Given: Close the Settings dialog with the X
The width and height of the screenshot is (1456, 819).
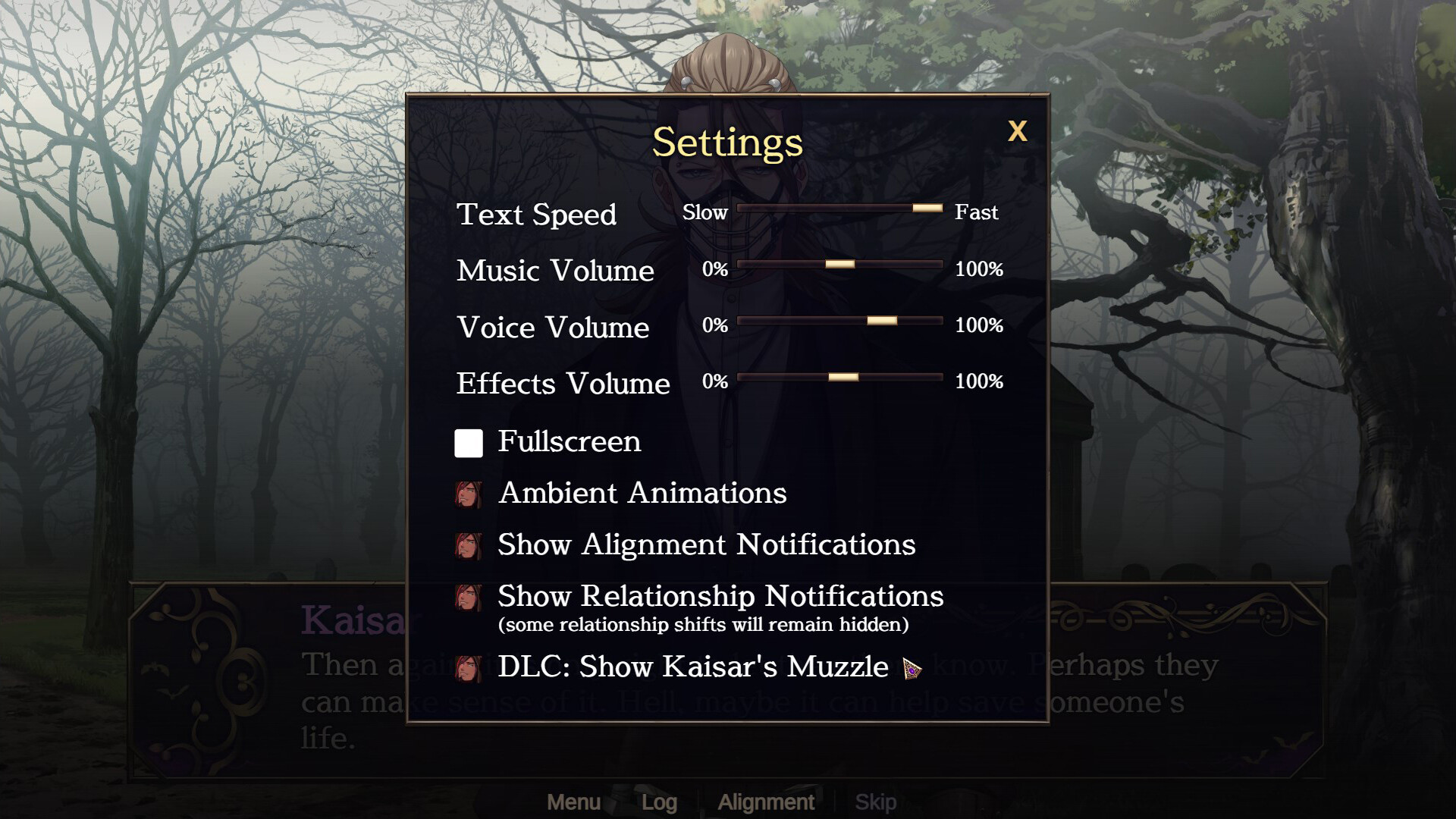Looking at the screenshot, I should point(1018,130).
